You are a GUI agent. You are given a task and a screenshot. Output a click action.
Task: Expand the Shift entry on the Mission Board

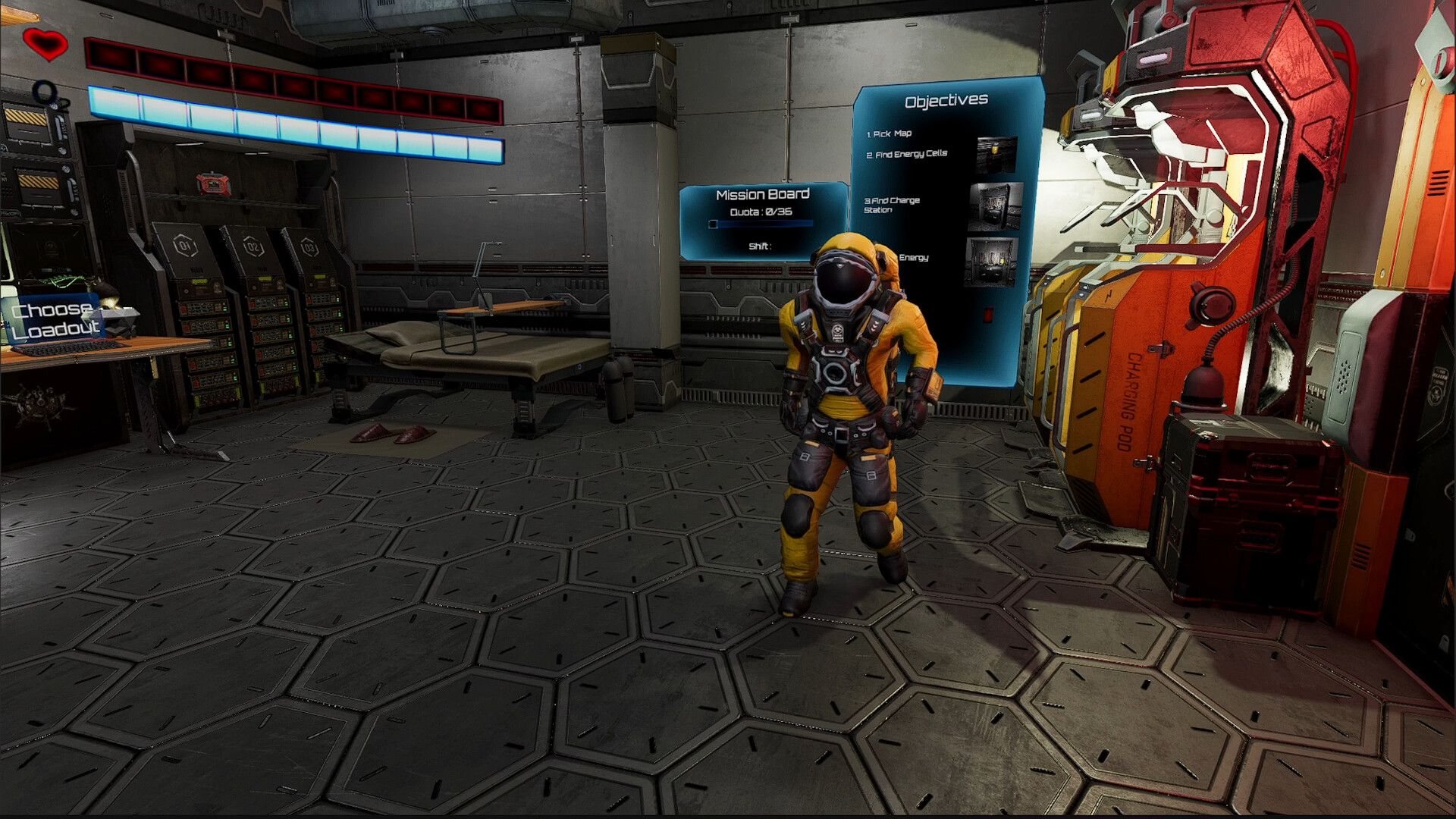click(x=762, y=246)
